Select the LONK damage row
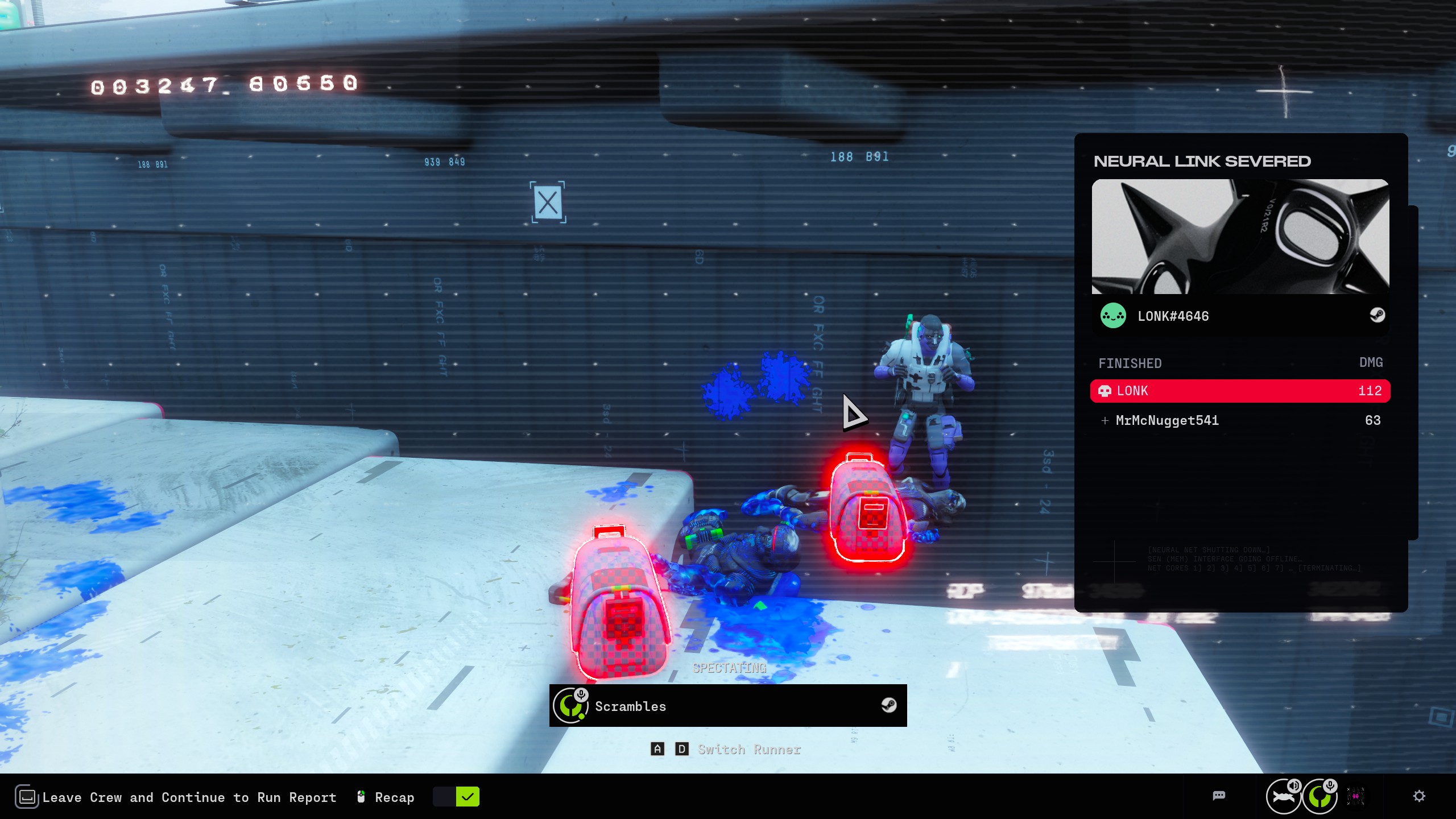The height and width of the screenshot is (819, 1456). tap(1240, 391)
